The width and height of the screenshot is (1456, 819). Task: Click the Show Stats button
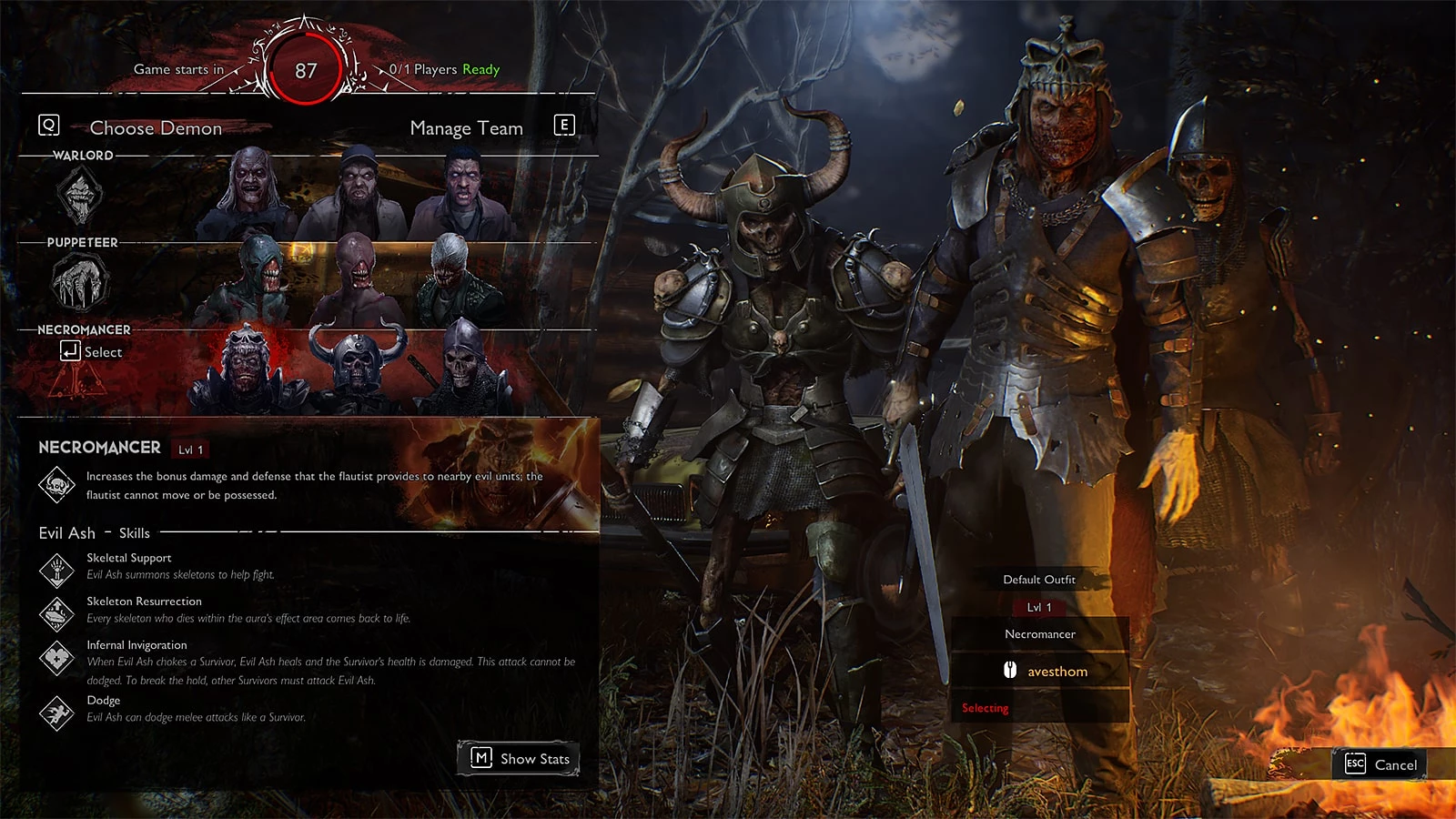[519, 758]
